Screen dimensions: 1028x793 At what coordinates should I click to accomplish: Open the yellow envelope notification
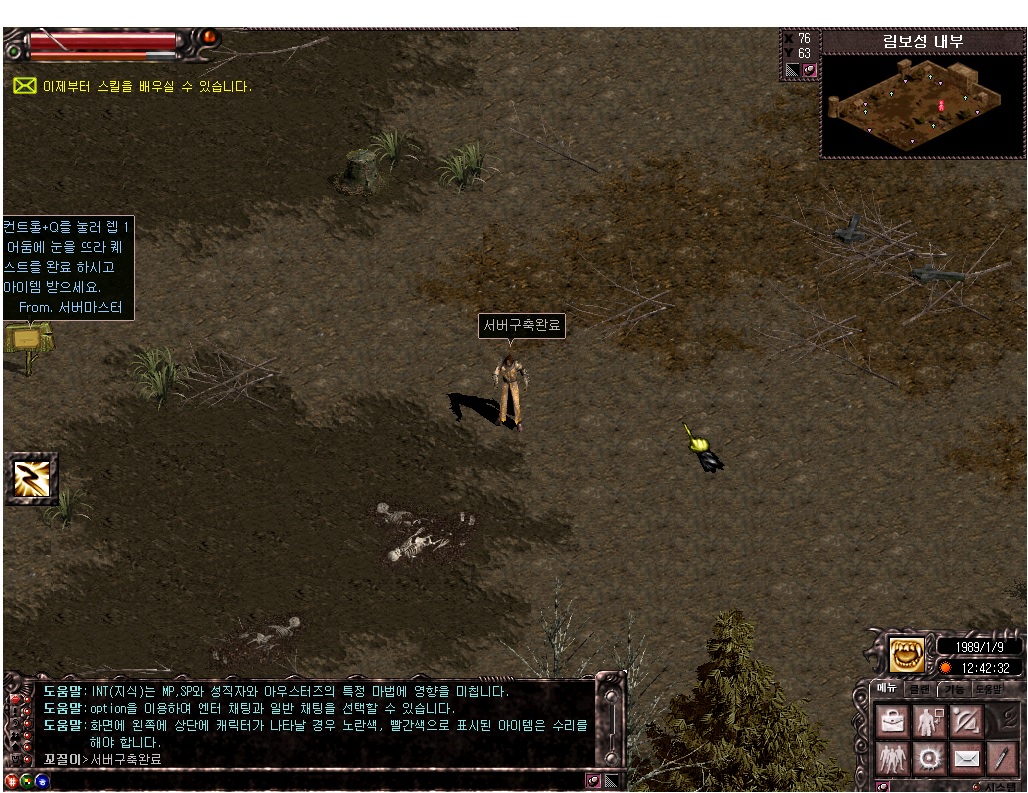click(x=24, y=86)
